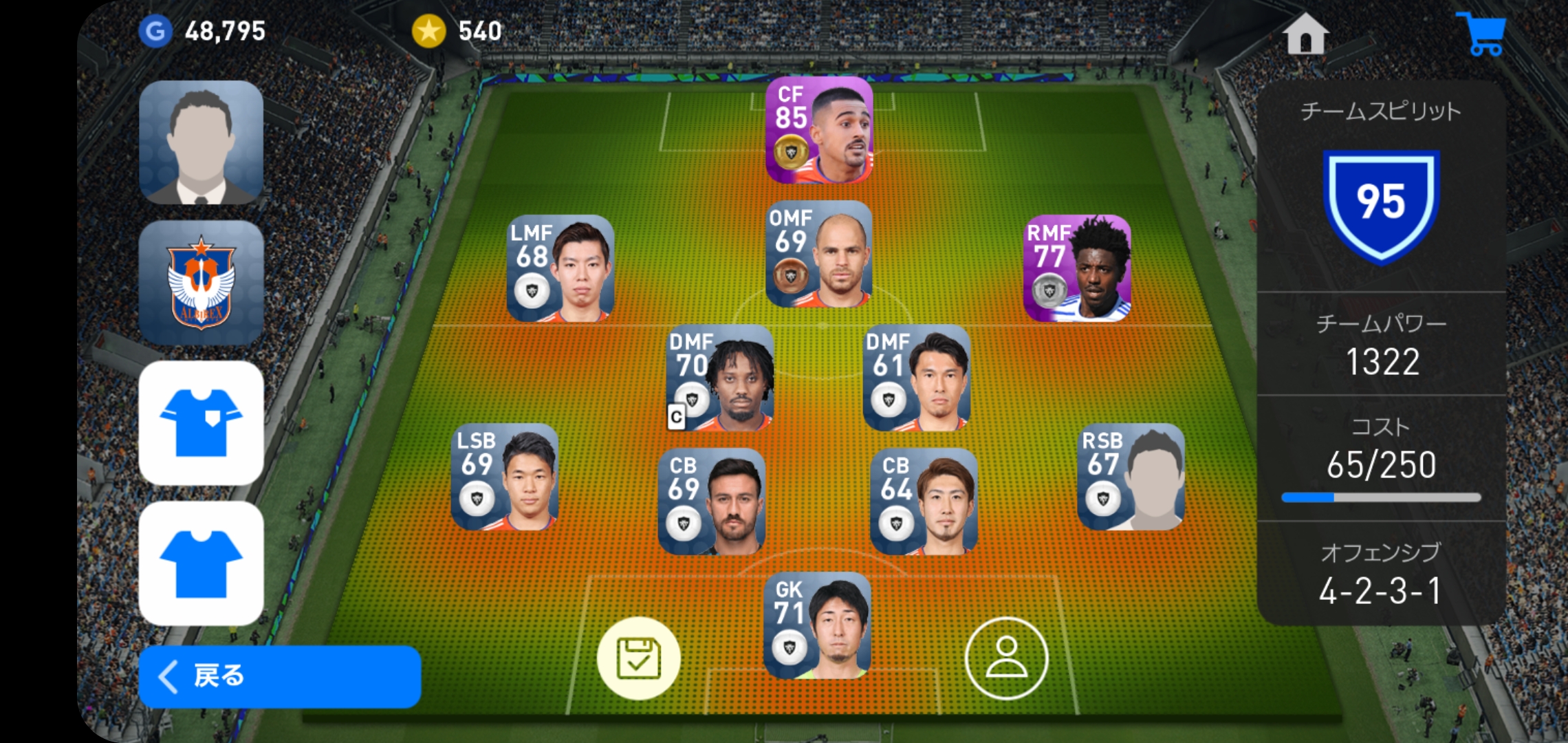Pick the RMF 77 player card

click(x=1077, y=269)
